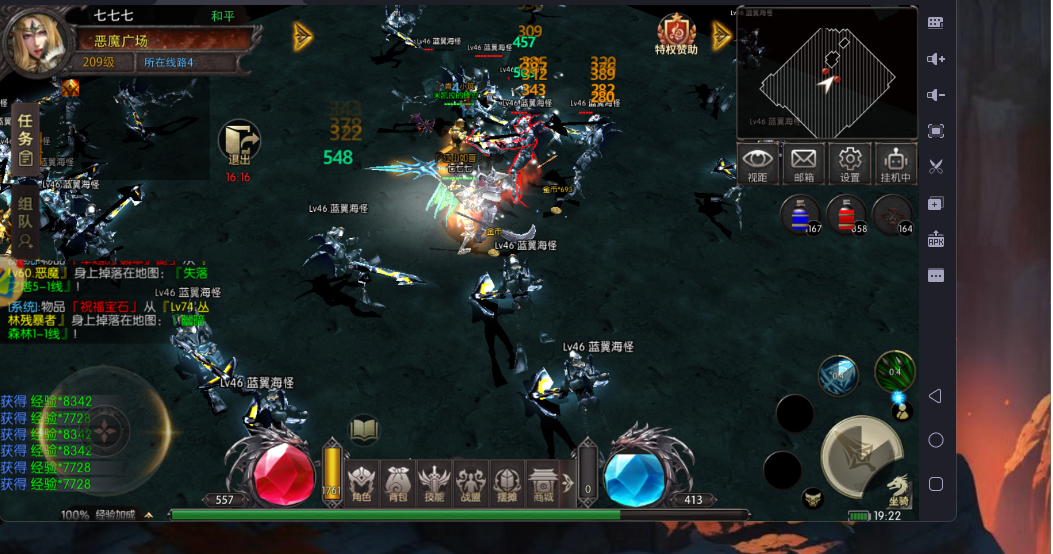Open the 组队 team tab

pyautogui.click(x=26, y=221)
